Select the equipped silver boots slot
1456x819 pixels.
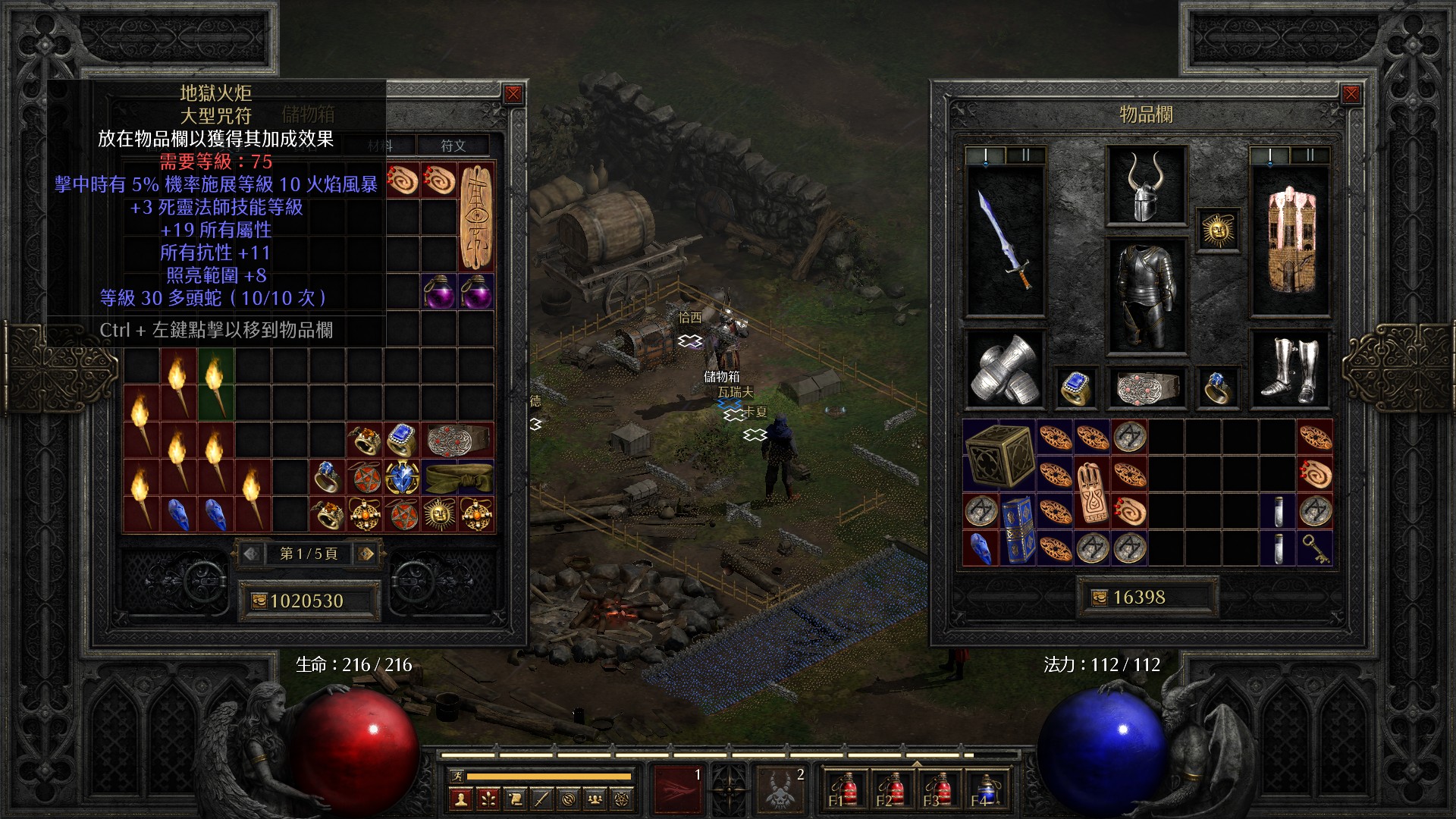[1290, 369]
